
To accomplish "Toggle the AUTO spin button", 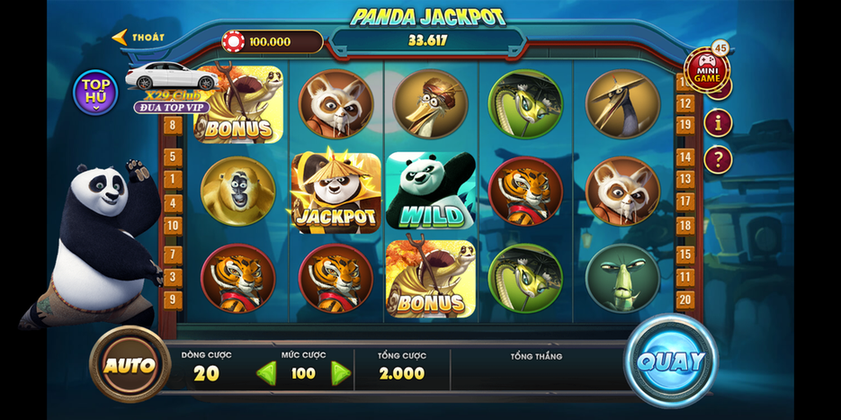I will 130,364.
